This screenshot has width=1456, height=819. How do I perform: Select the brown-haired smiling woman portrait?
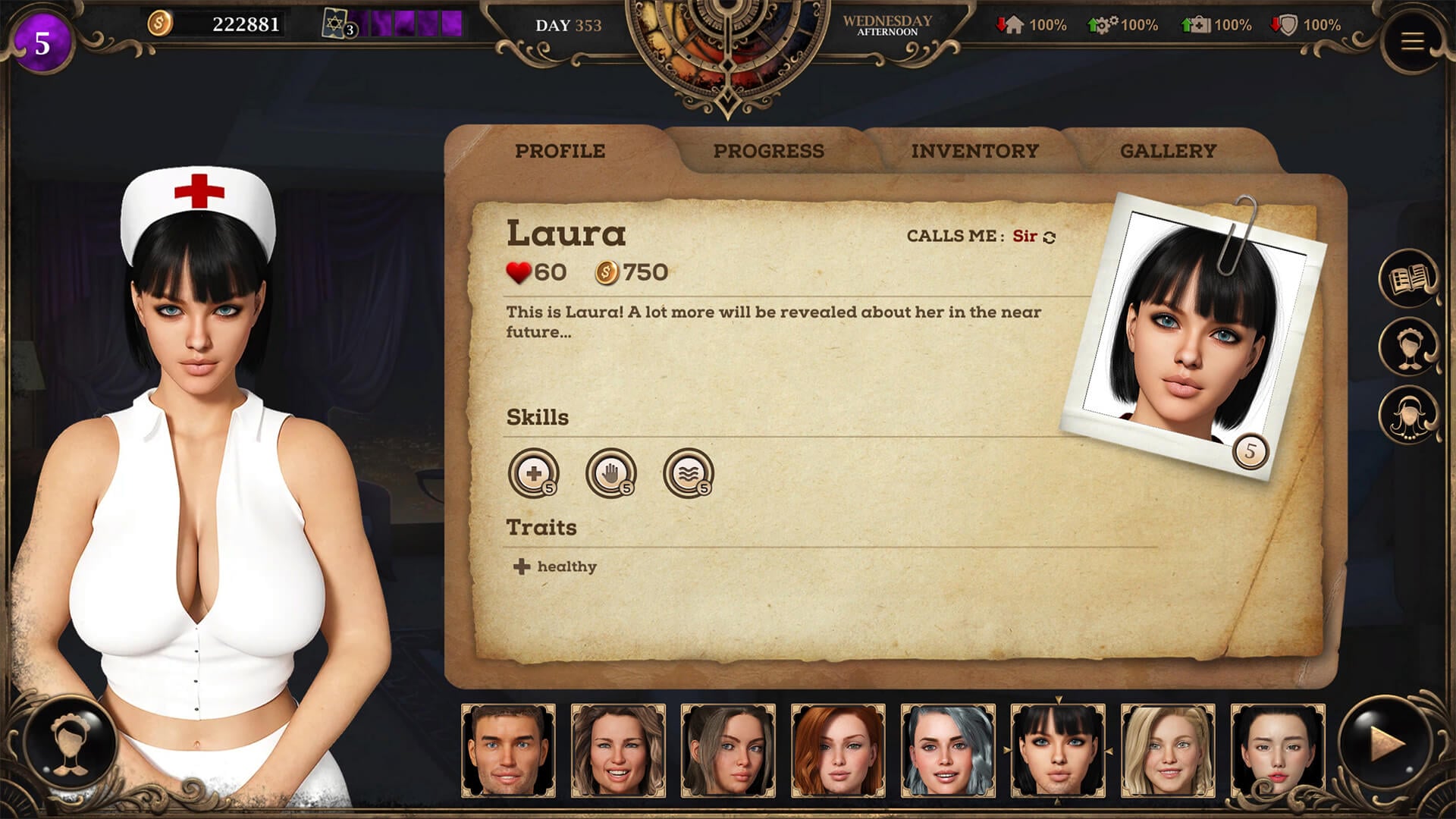pyautogui.click(x=618, y=751)
